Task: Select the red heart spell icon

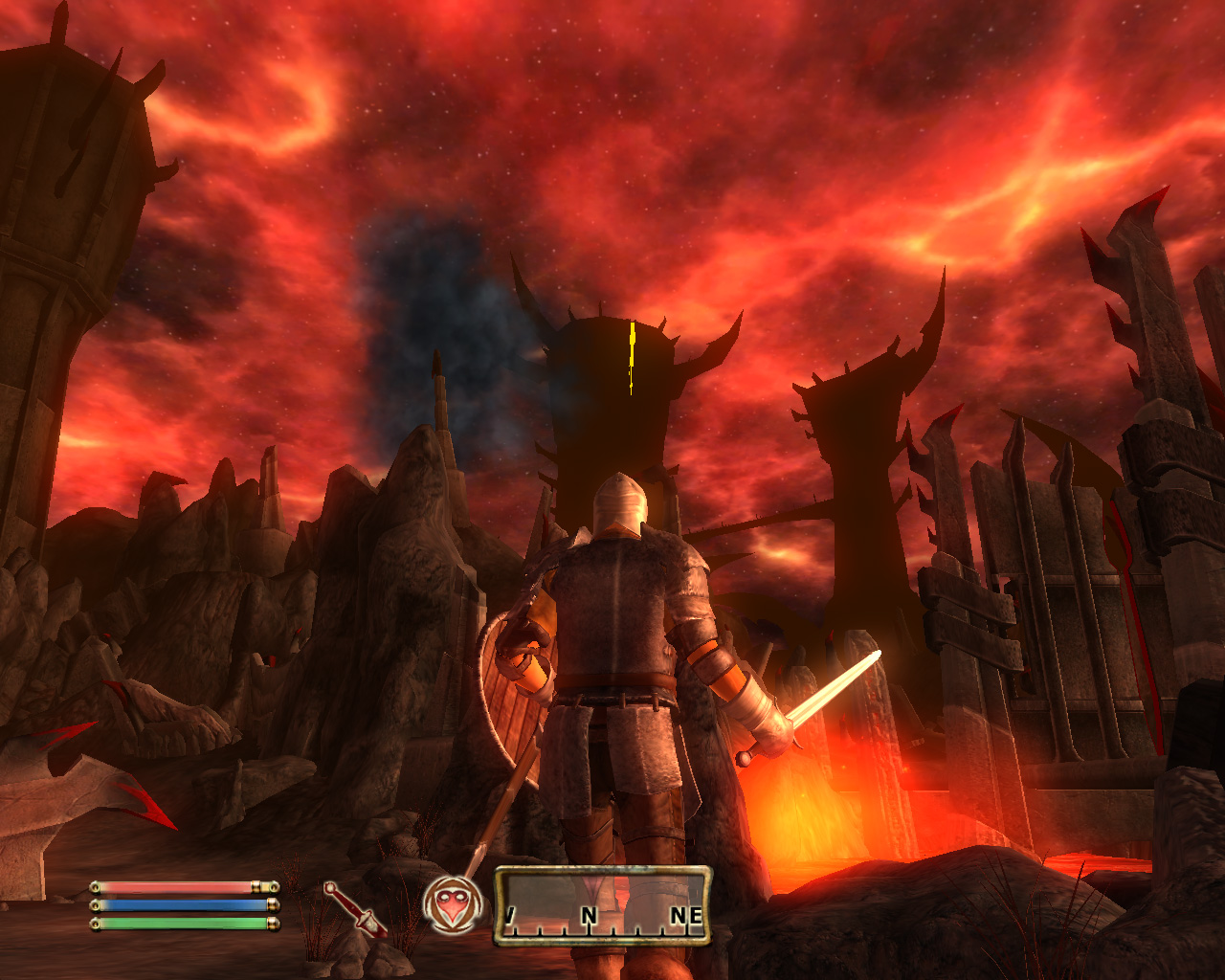Action: pyautogui.click(x=452, y=904)
